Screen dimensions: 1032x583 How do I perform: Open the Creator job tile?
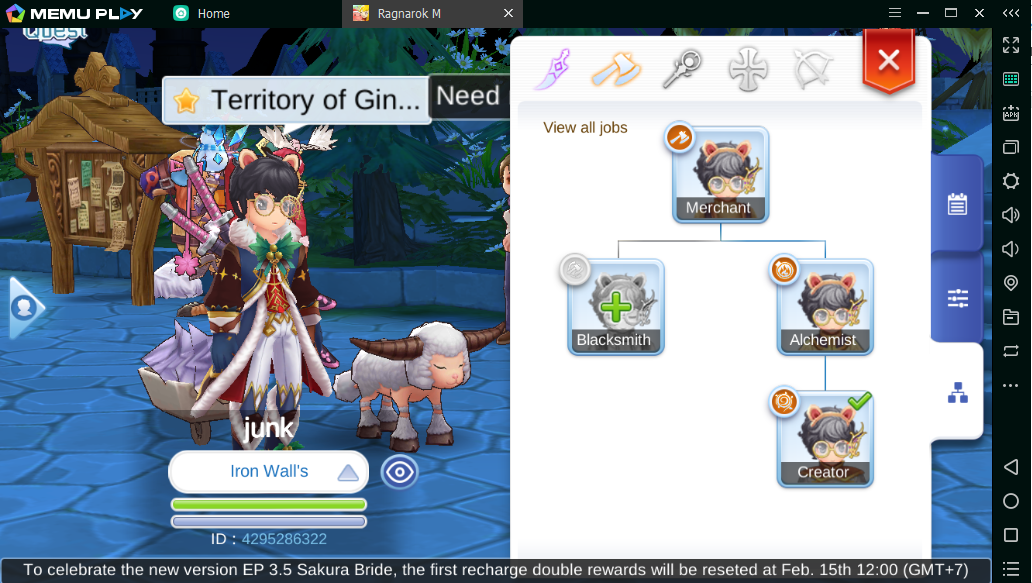pyautogui.click(x=825, y=438)
